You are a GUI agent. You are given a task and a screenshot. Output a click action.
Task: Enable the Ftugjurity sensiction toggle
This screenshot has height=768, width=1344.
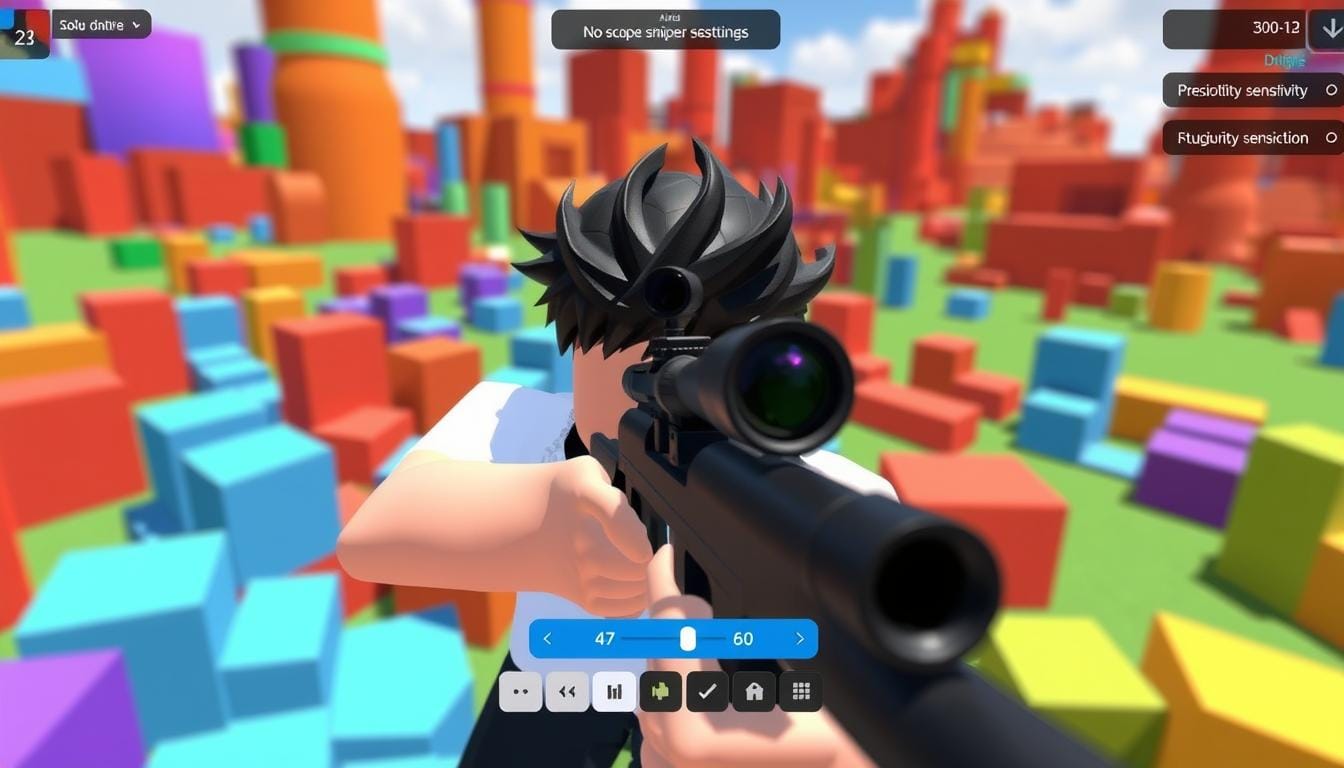[x=1332, y=138]
